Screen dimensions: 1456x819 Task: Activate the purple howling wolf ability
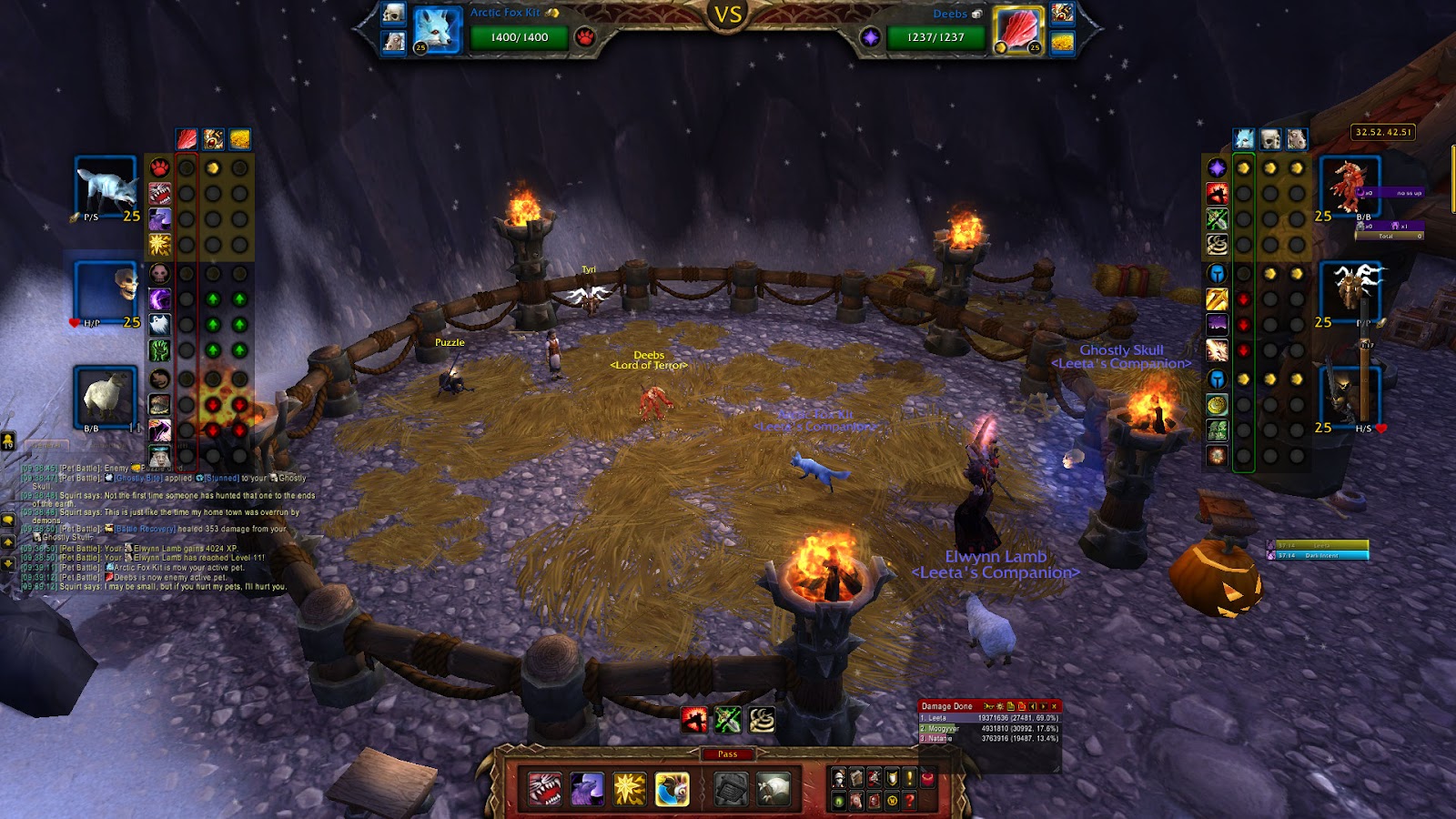[587, 789]
